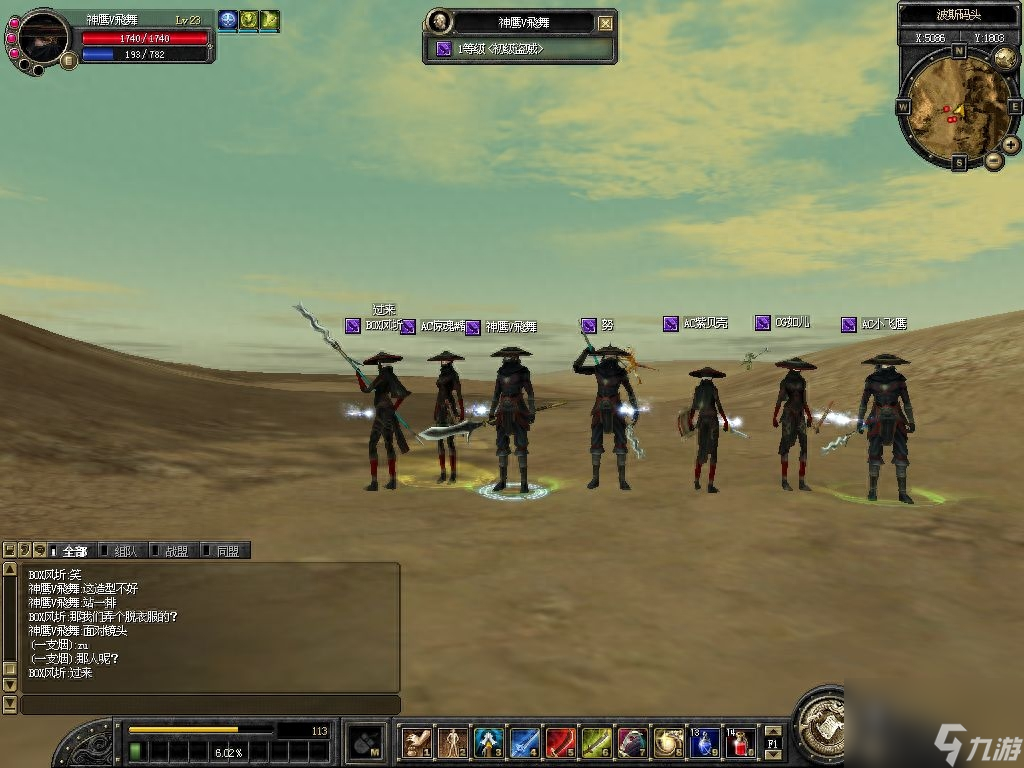Use the blue mana potion in slot 9
1024x768 pixels.
pos(705,743)
